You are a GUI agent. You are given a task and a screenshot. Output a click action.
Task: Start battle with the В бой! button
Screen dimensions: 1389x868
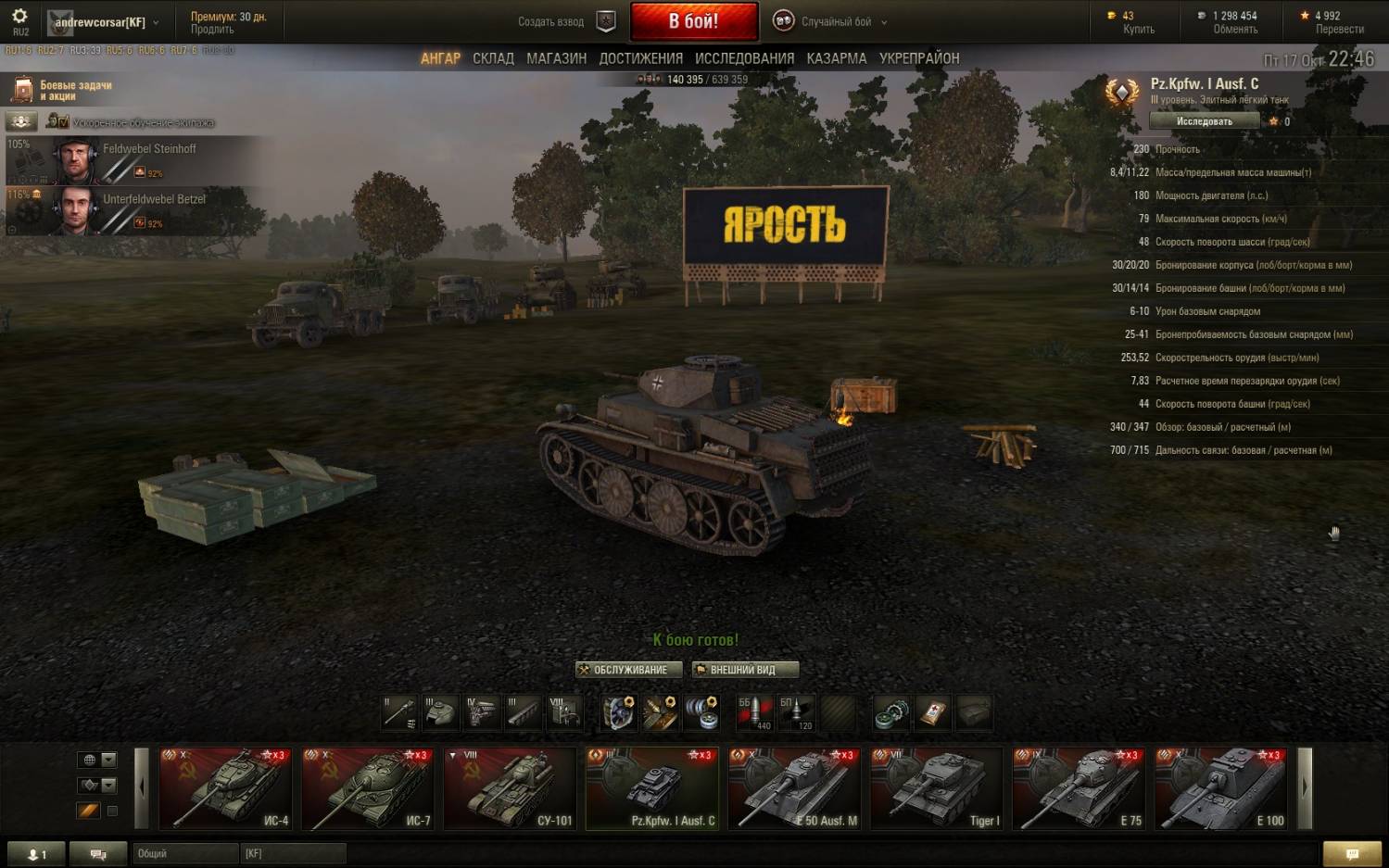[x=693, y=21]
